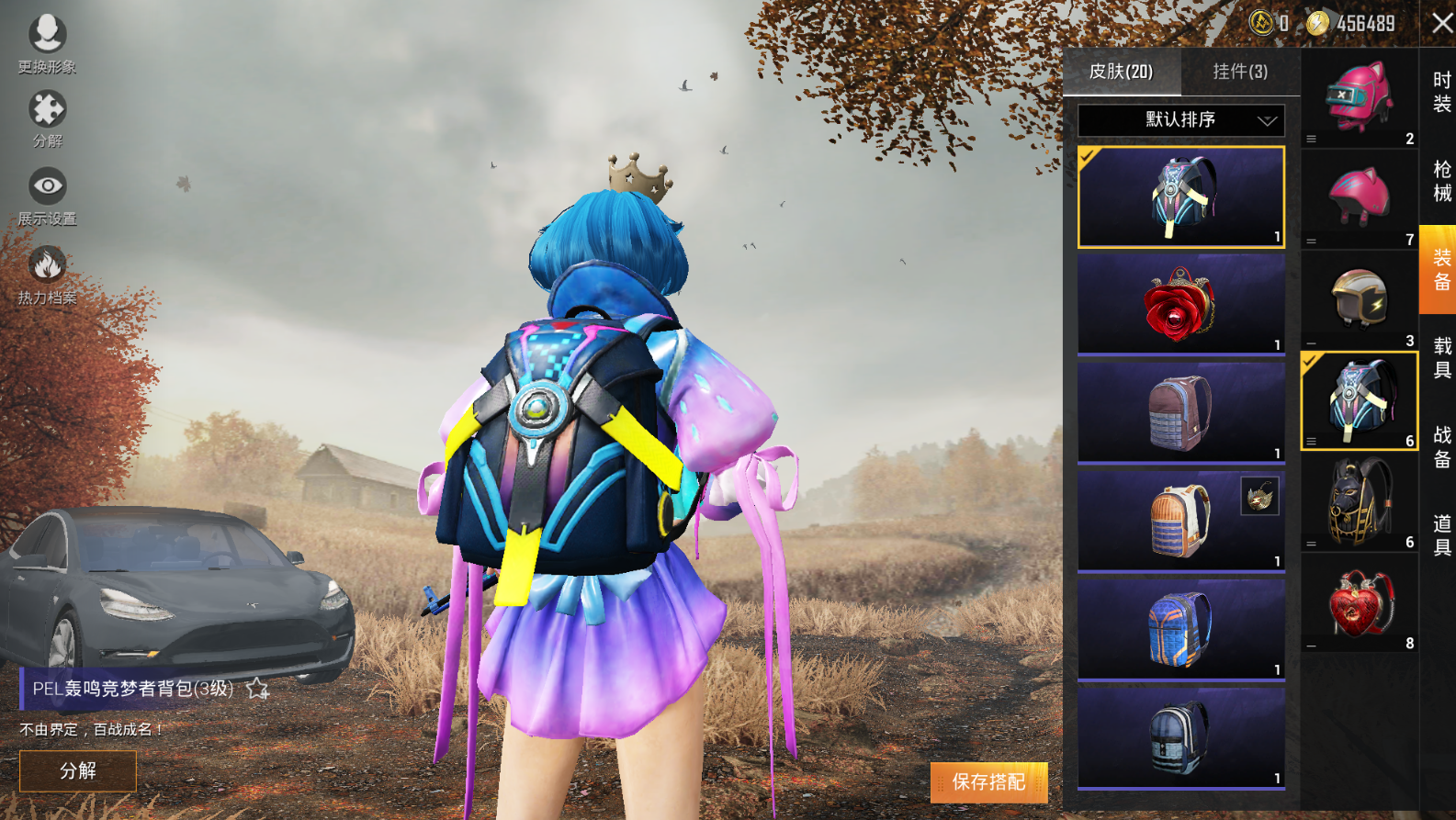This screenshot has width=1456, height=820.
Task: Choose the beige lightning bolt helmet
Action: [1360, 299]
